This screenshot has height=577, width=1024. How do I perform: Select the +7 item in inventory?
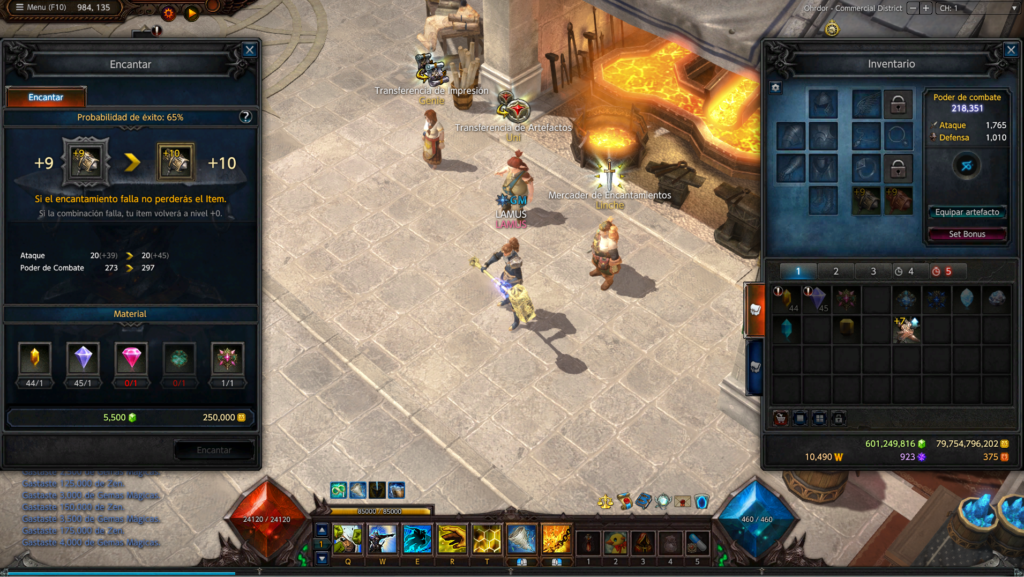(x=907, y=329)
